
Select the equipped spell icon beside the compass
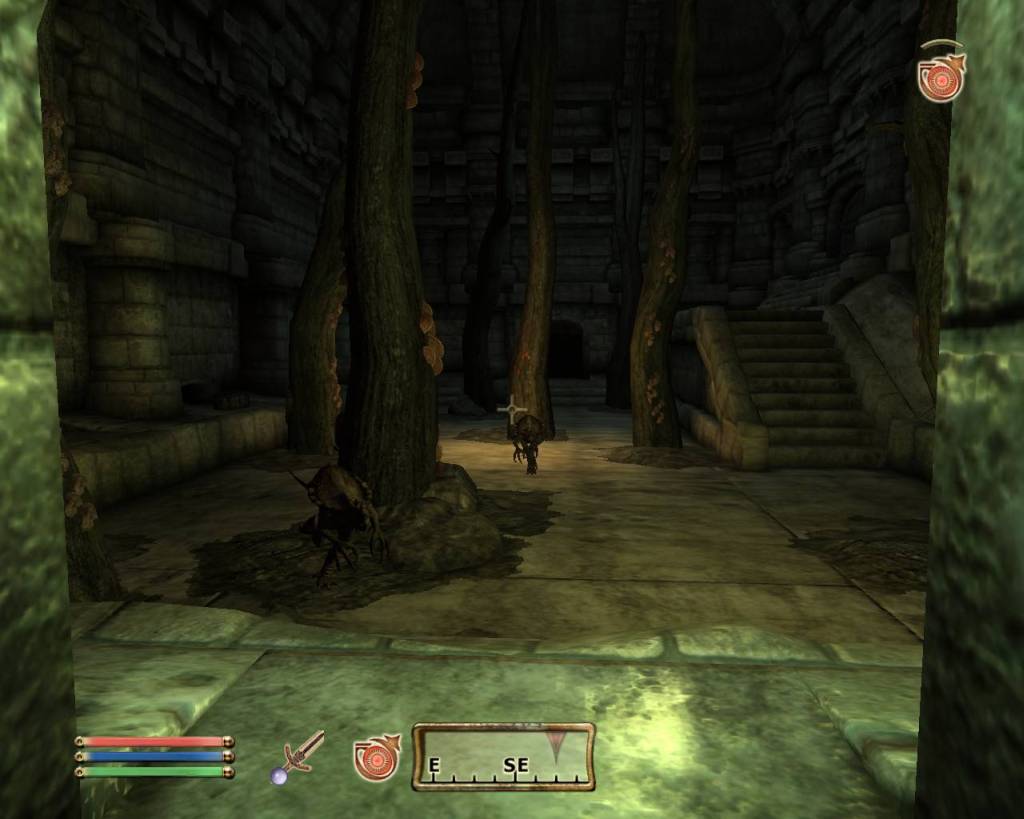point(376,757)
